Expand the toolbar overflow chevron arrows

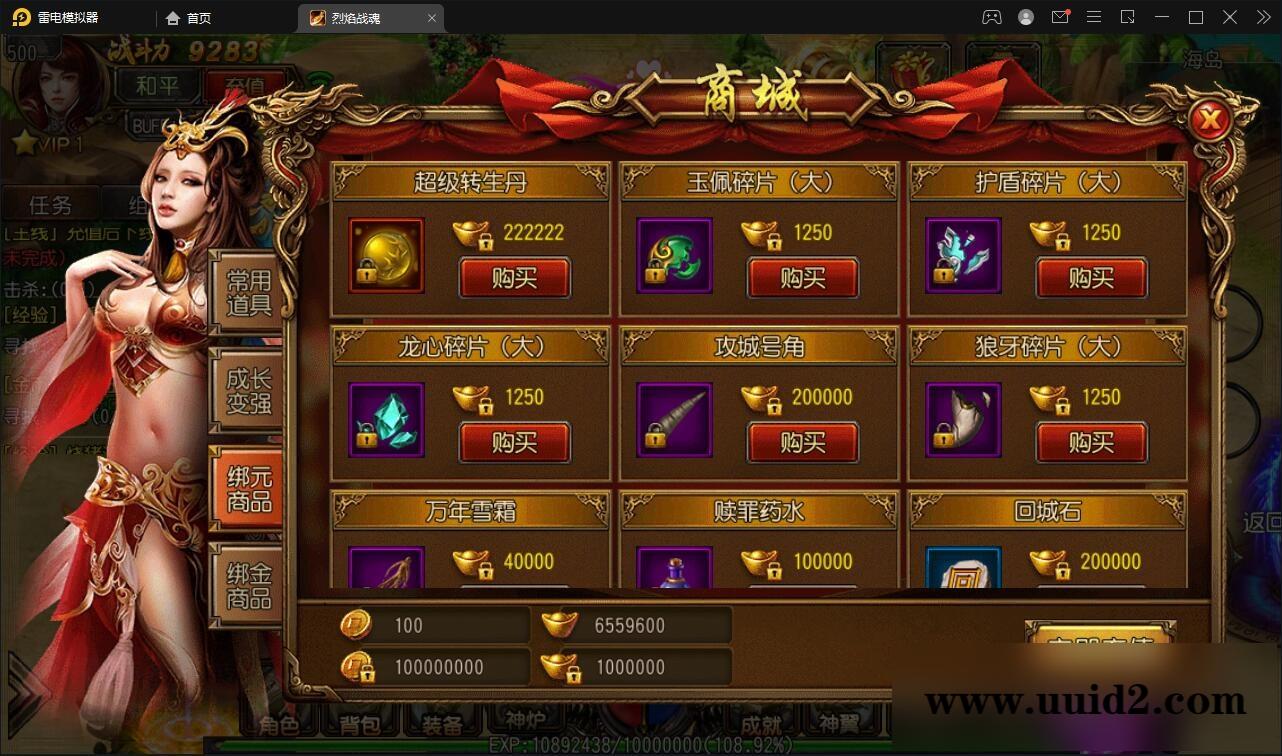pos(1262,17)
